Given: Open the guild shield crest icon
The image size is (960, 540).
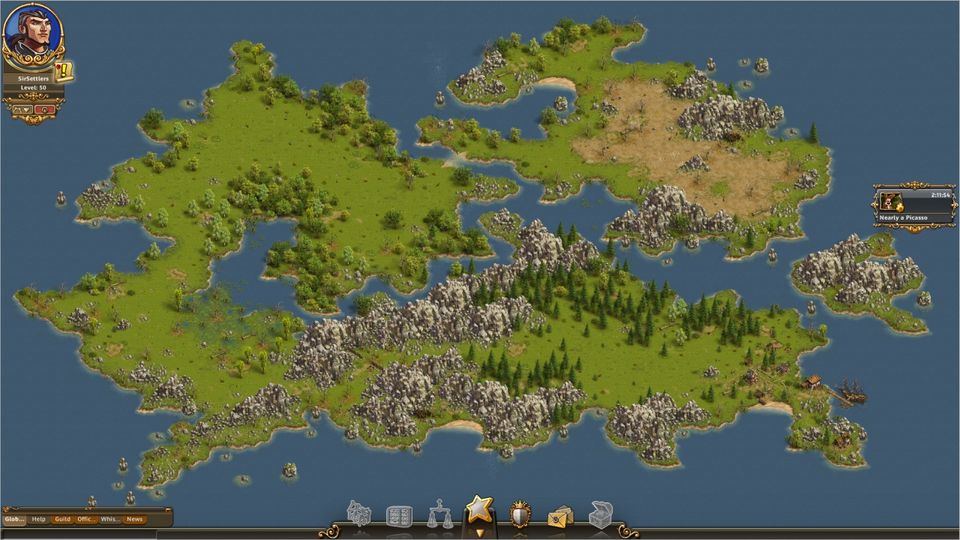Looking at the screenshot, I should (x=520, y=515).
